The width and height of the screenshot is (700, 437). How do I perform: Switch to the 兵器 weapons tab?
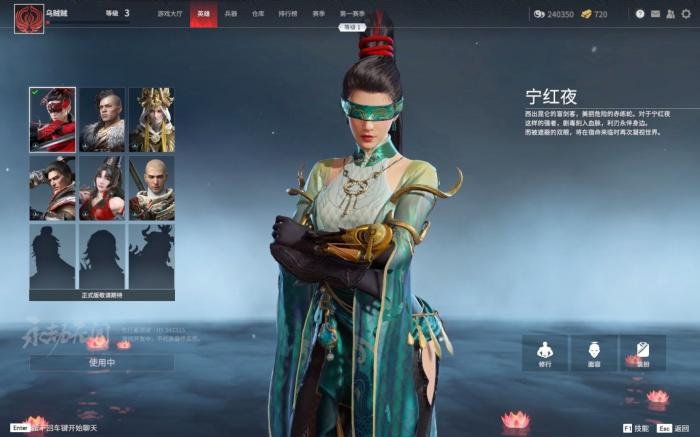[231, 14]
